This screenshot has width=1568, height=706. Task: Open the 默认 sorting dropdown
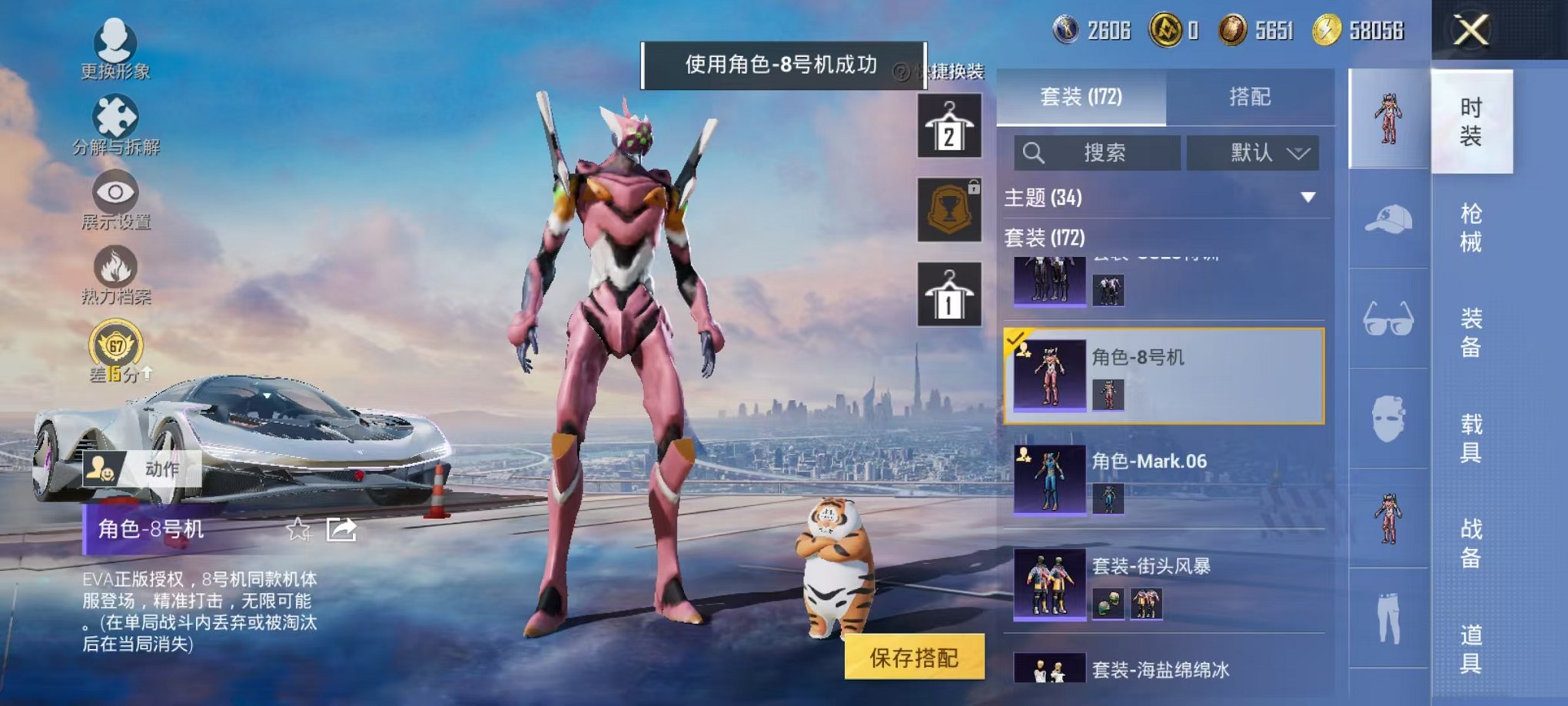coord(1254,152)
